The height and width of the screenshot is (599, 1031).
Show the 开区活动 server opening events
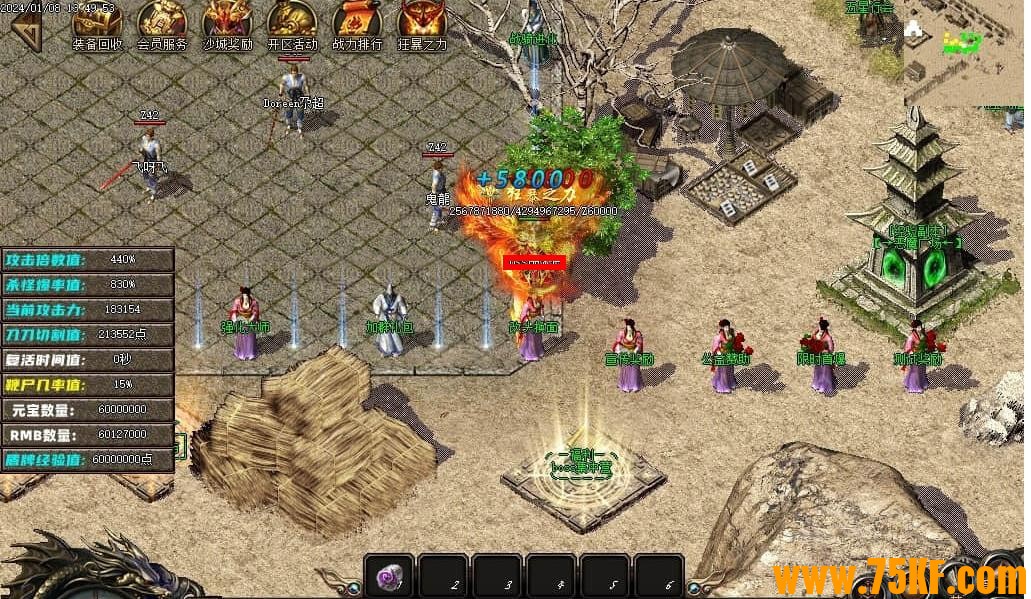tap(292, 25)
